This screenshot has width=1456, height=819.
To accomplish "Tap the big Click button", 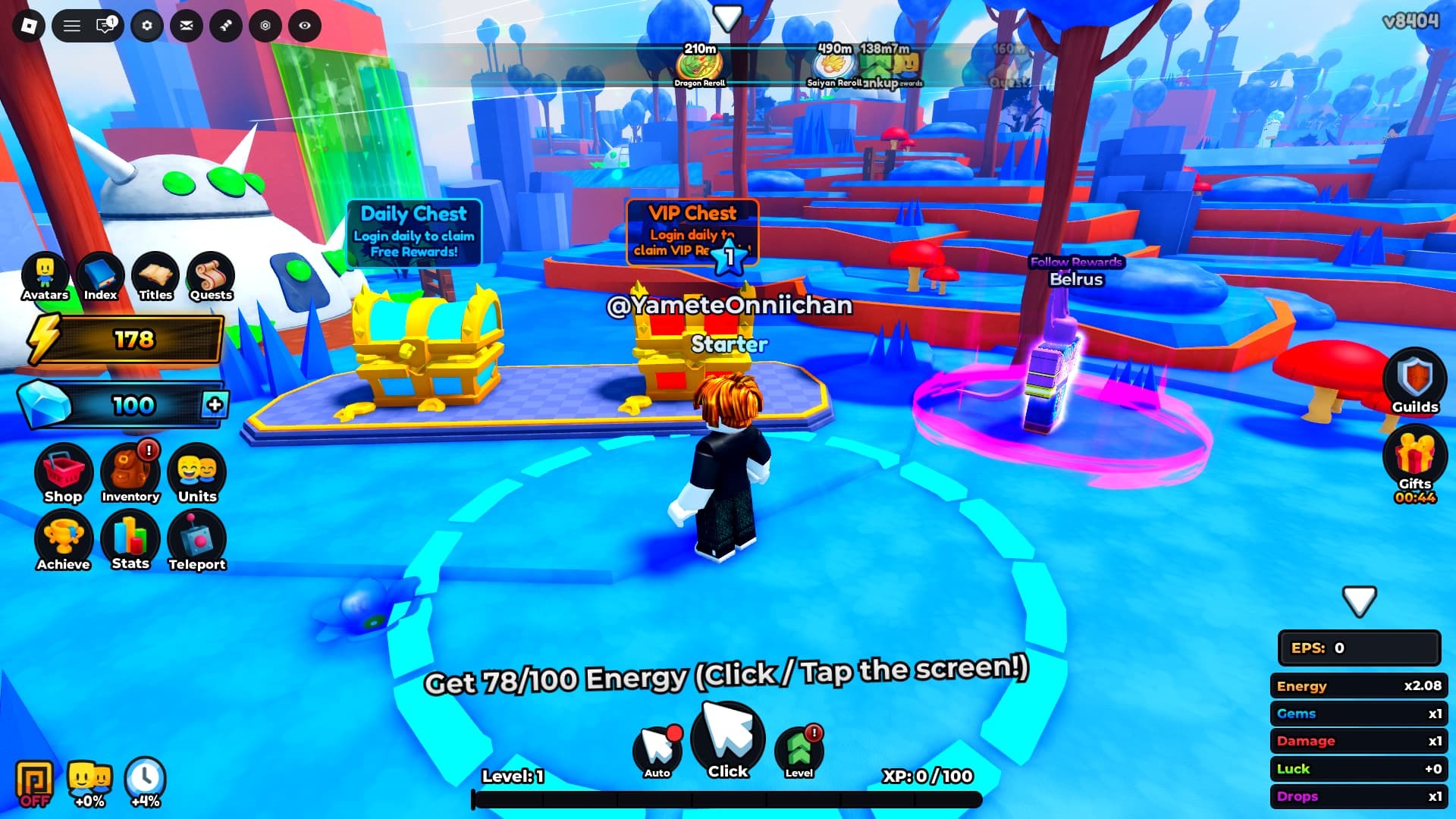I will (x=728, y=740).
